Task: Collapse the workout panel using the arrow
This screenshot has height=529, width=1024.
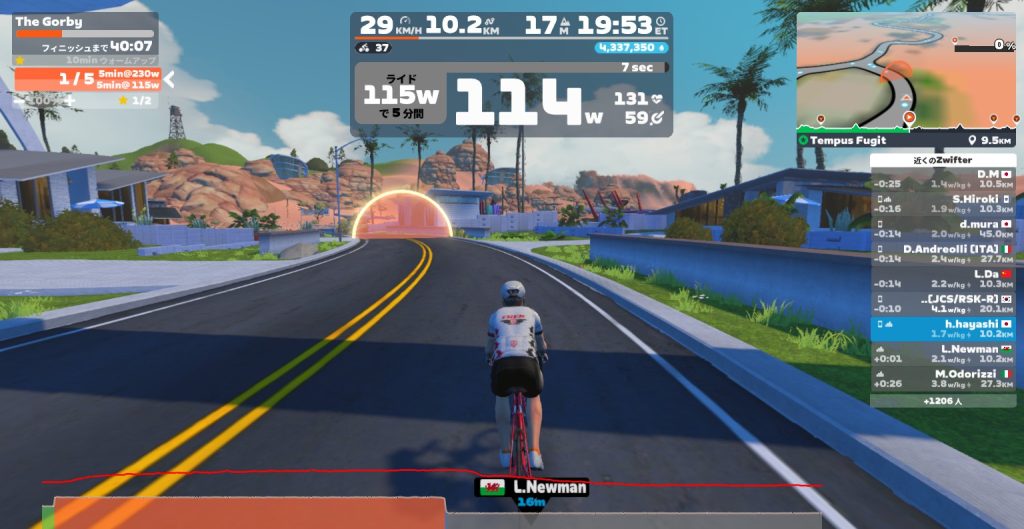Action: (x=170, y=79)
